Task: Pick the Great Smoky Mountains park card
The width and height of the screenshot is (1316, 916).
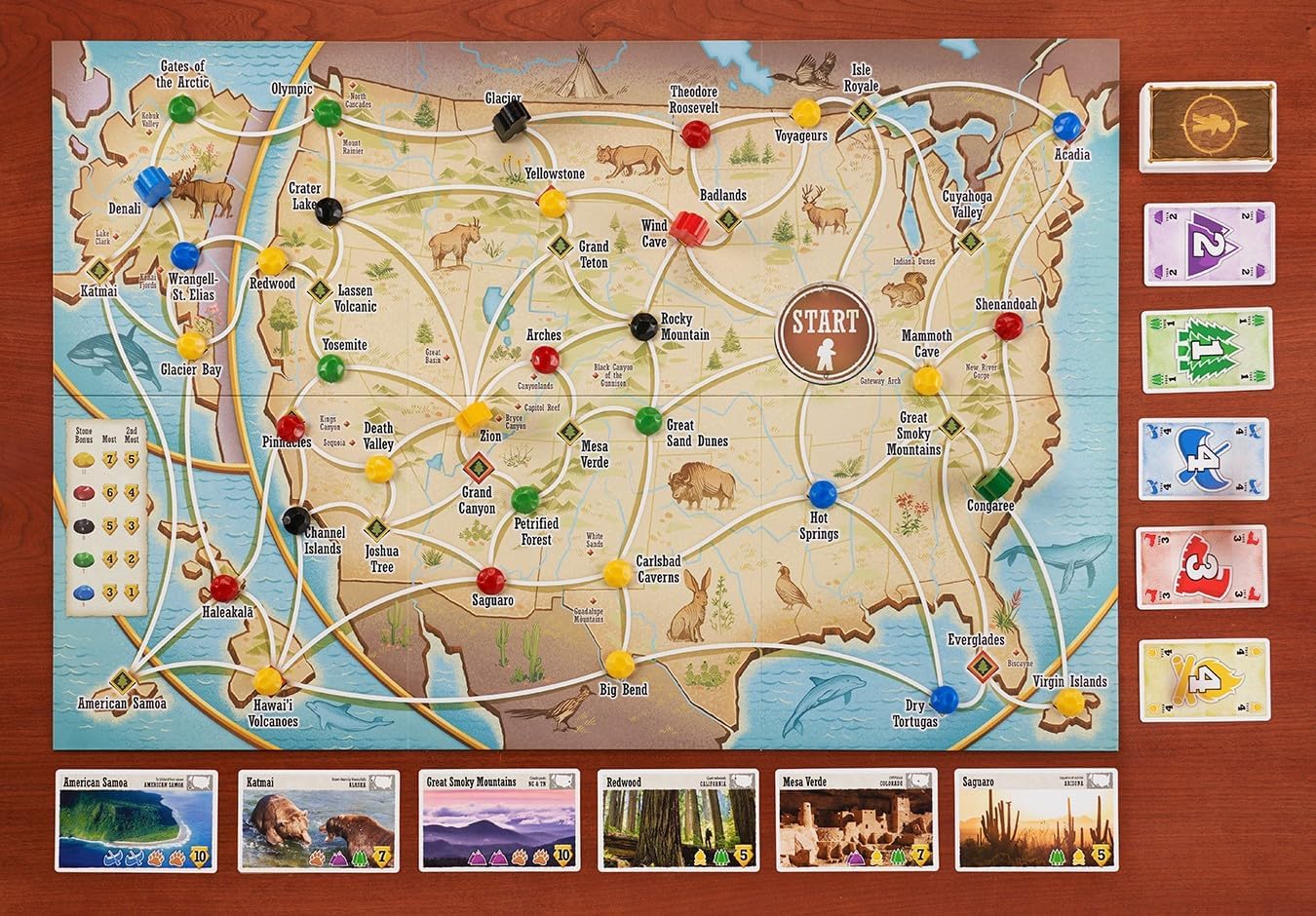Action: [x=499, y=819]
